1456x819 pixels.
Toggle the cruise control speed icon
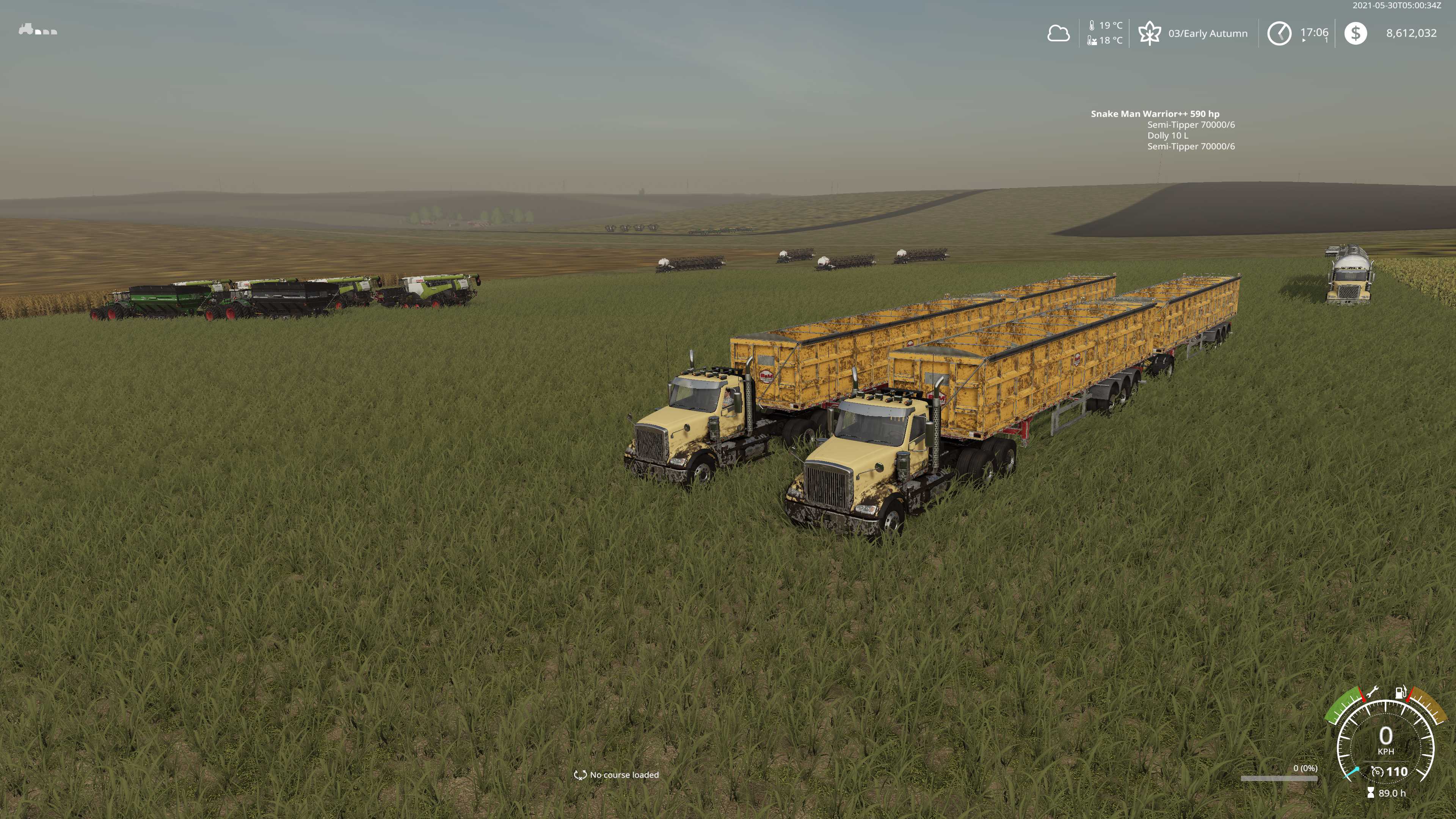[x=1378, y=772]
